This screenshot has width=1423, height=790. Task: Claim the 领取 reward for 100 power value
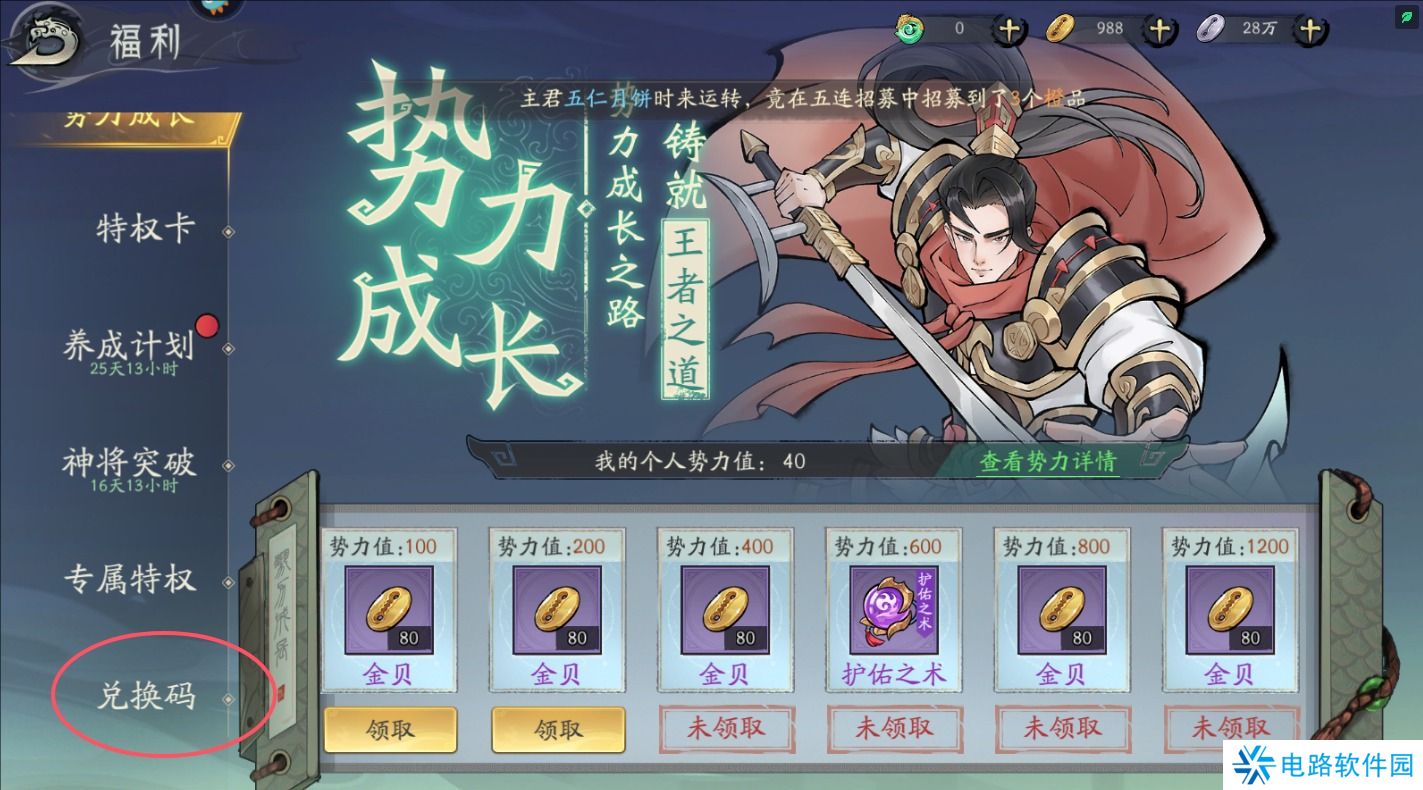click(x=389, y=730)
